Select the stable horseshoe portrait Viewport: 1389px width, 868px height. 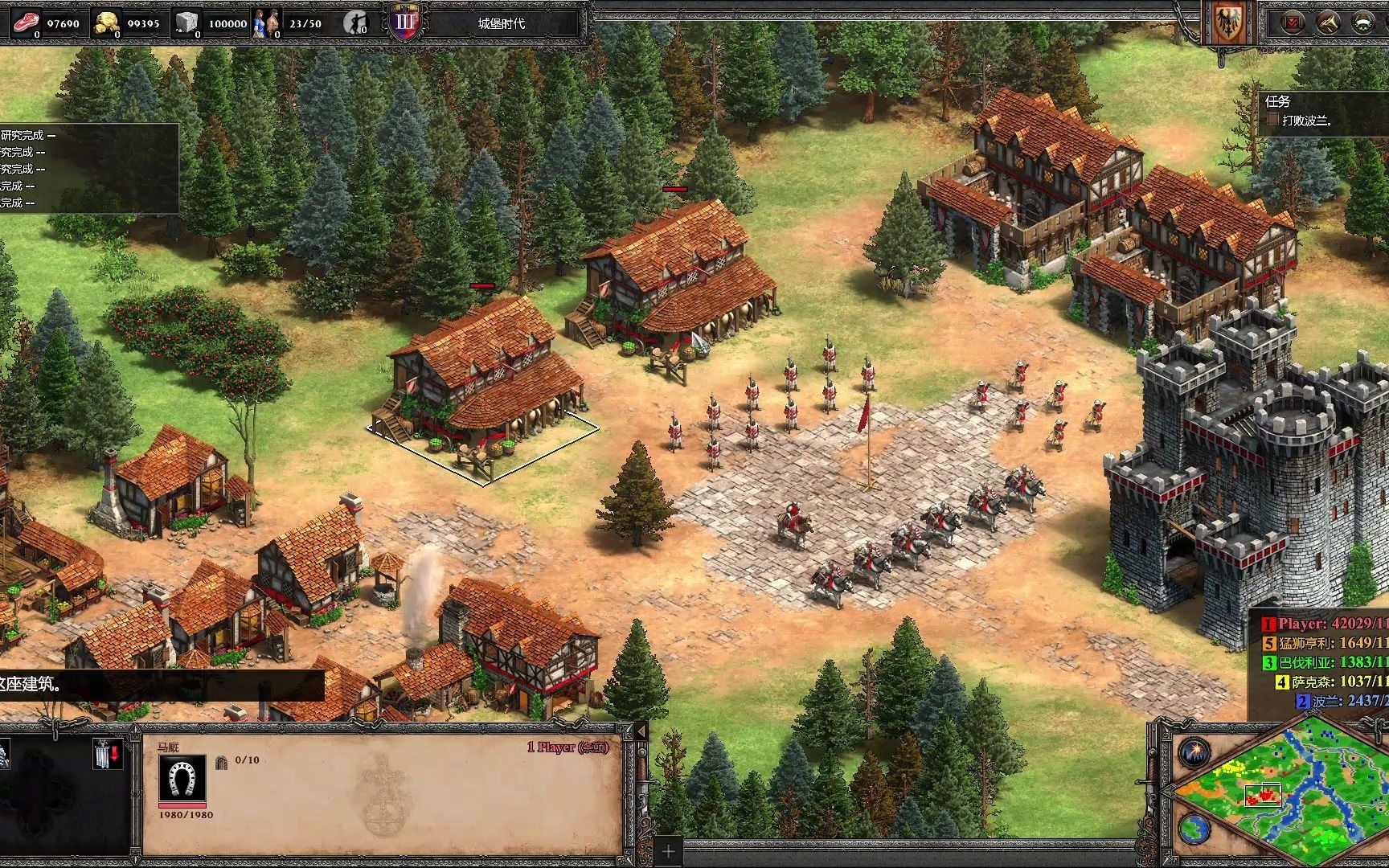click(182, 778)
